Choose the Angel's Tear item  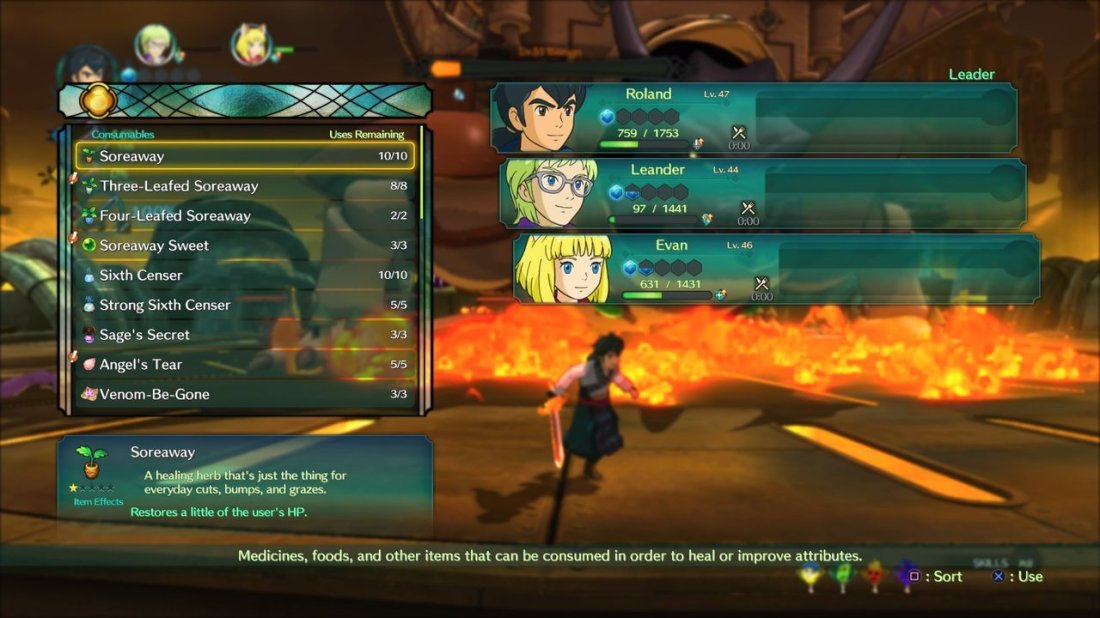point(245,365)
